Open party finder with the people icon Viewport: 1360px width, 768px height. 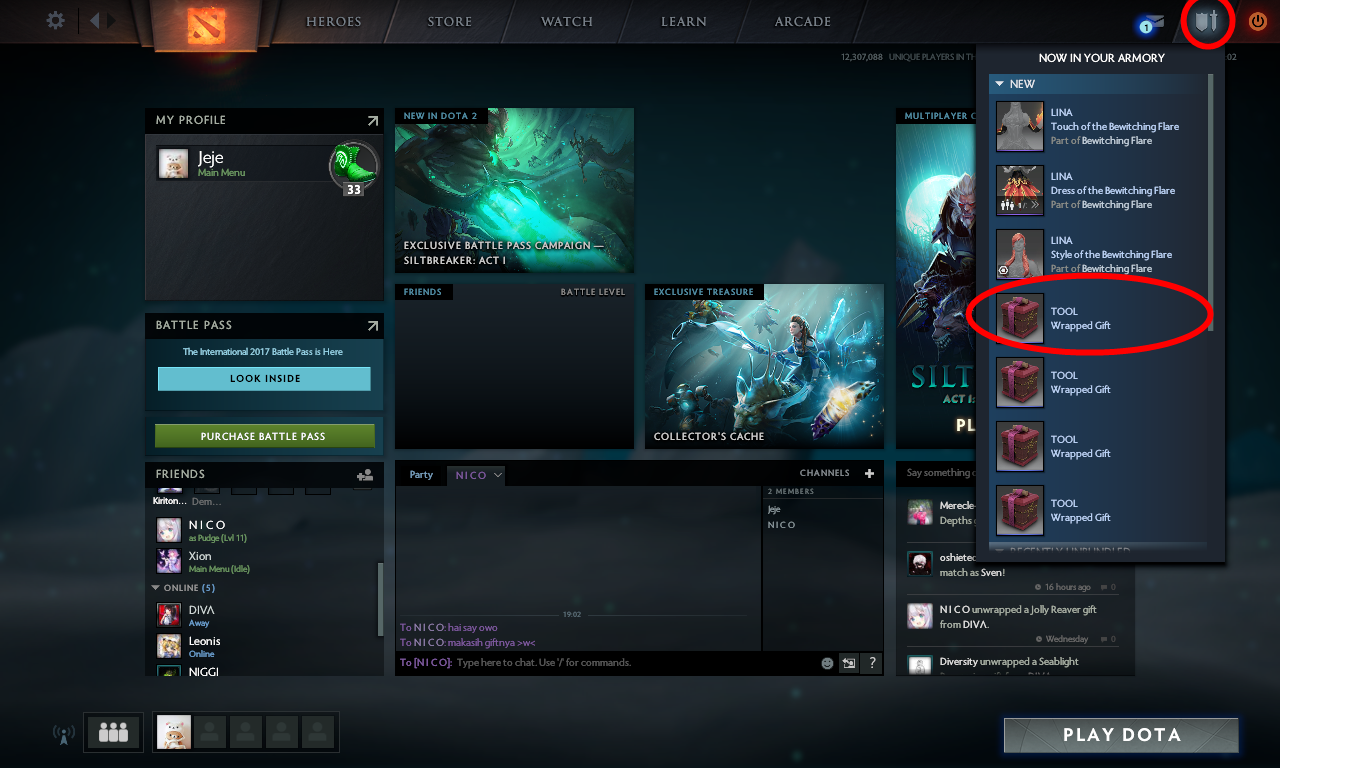click(x=113, y=732)
